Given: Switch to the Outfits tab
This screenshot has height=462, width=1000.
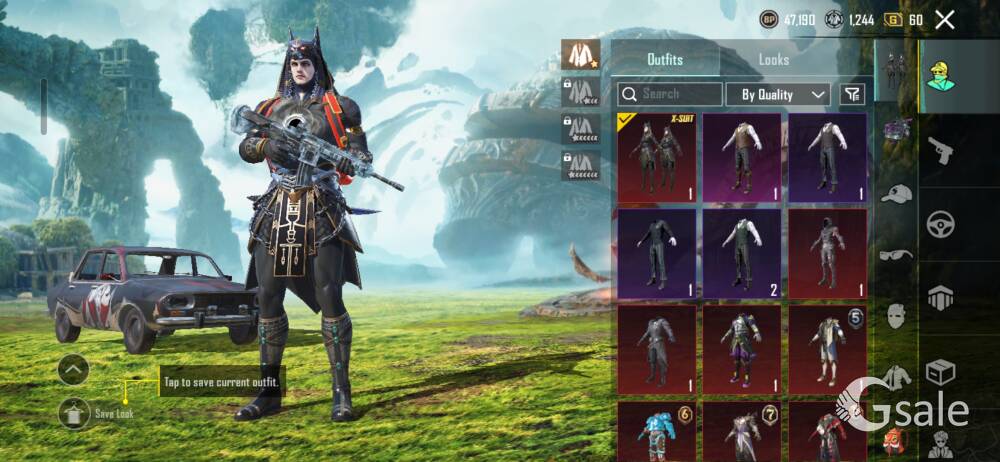Looking at the screenshot, I should tap(665, 60).
